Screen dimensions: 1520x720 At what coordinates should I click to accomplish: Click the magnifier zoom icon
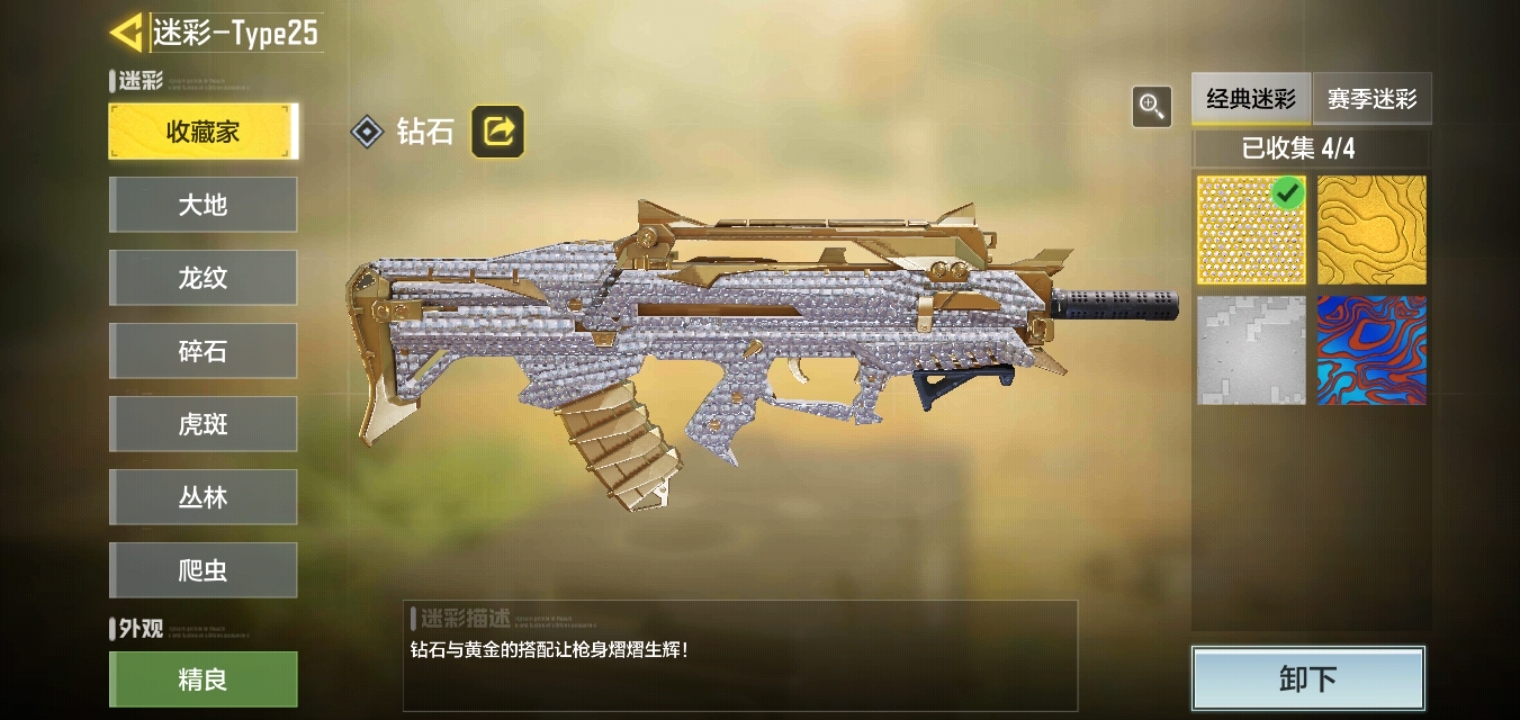tap(1152, 106)
